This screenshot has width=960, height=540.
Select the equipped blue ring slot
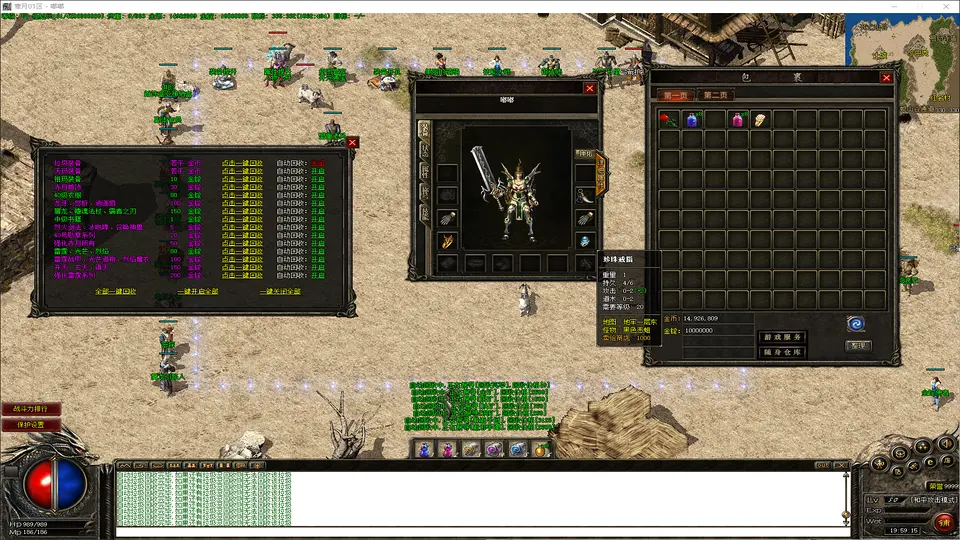click(x=585, y=241)
